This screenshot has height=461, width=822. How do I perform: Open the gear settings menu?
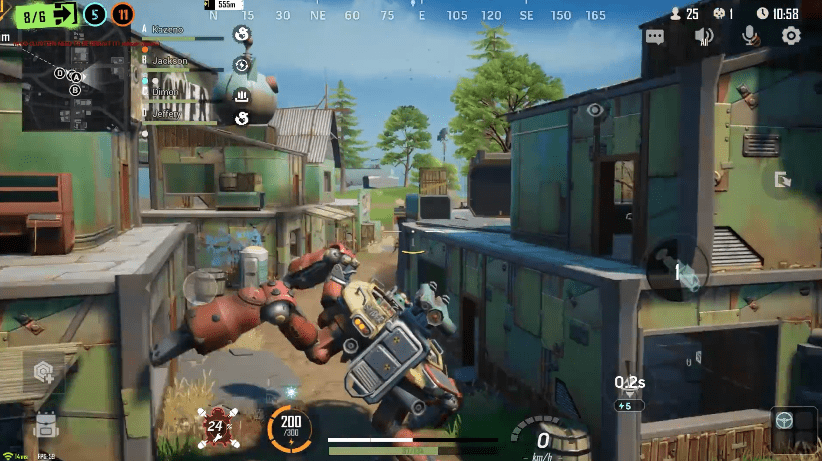[791, 37]
